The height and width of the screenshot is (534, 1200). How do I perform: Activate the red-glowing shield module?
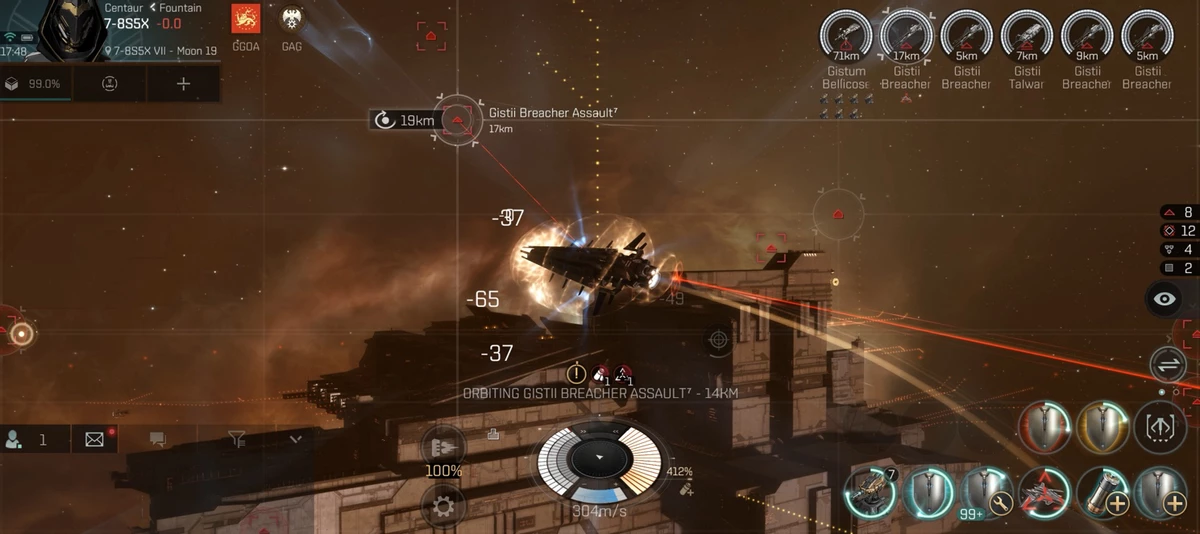click(1043, 428)
